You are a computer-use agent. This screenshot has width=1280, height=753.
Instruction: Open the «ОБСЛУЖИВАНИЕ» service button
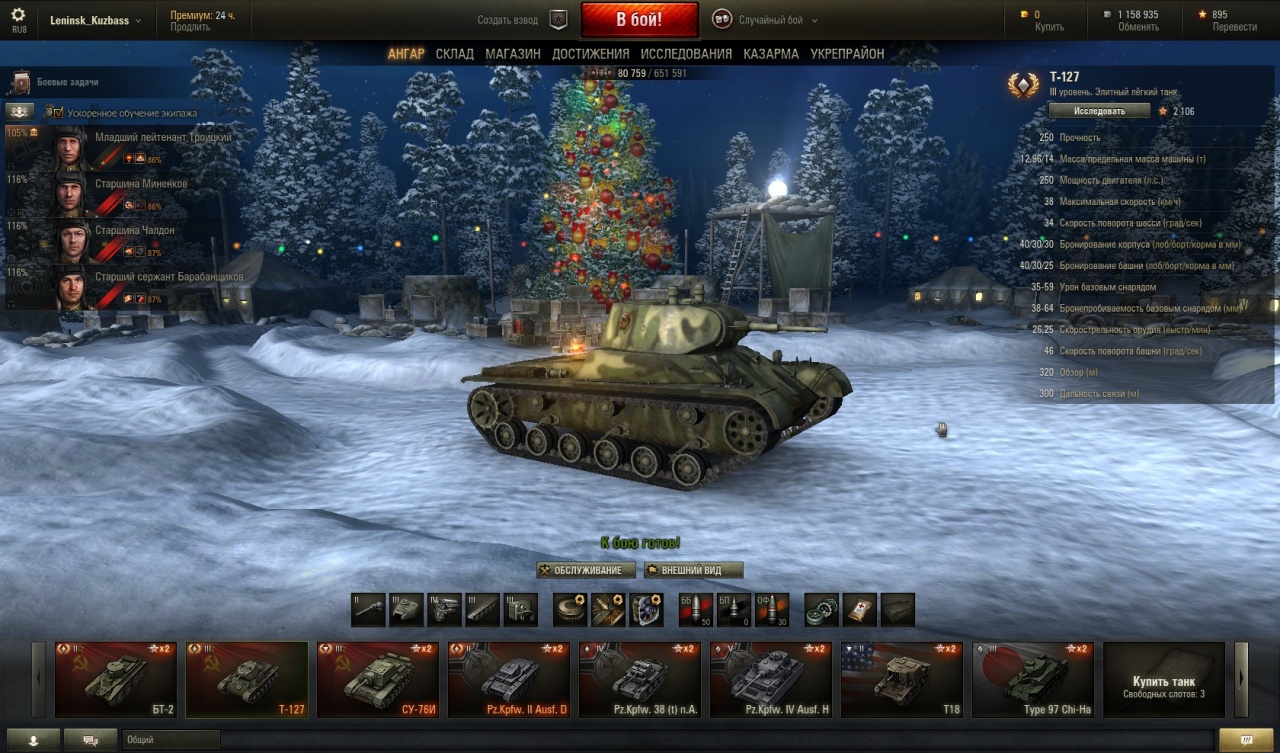(x=586, y=570)
